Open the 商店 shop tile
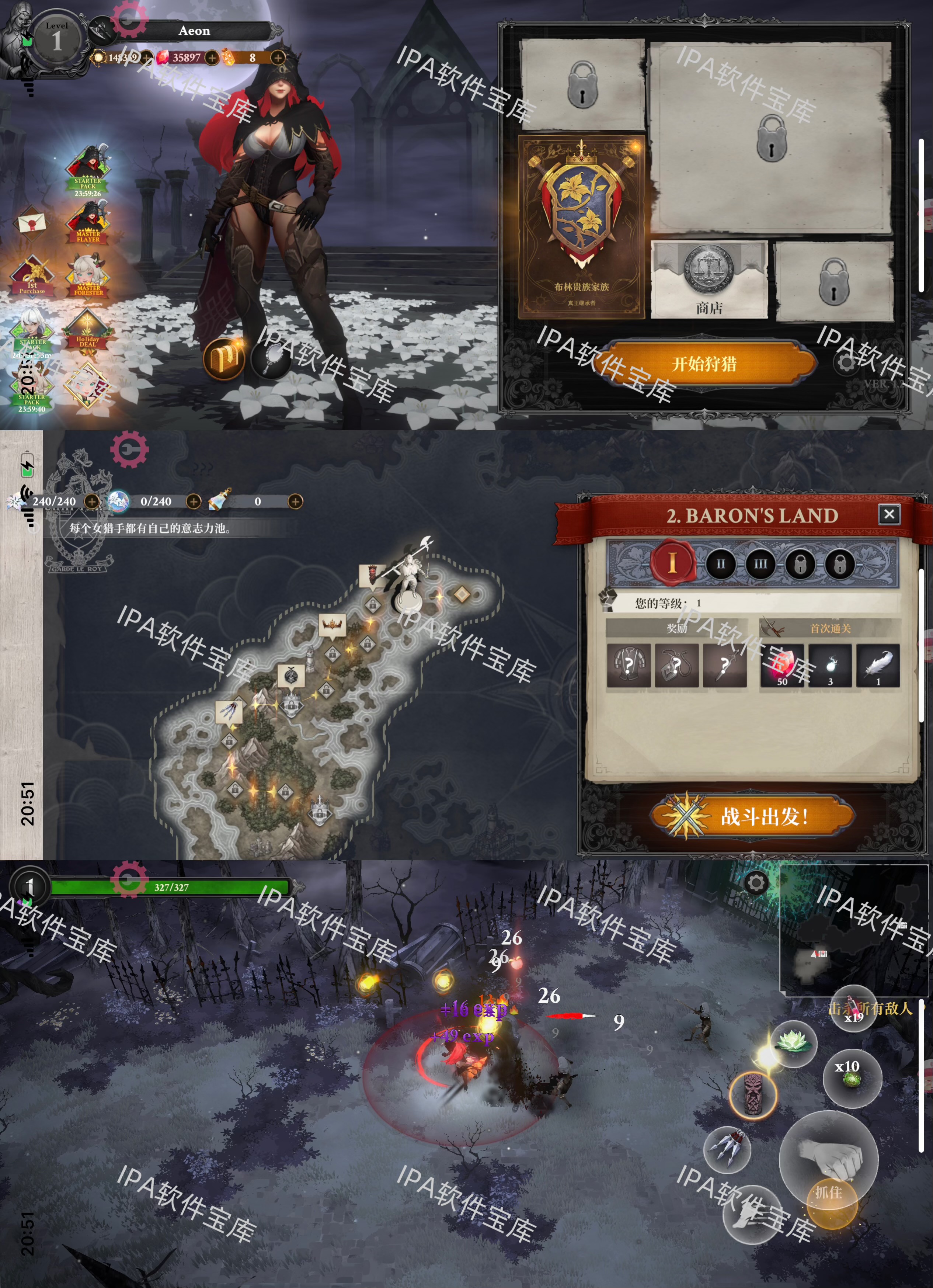This screenshot has height=1288, width=933. click(x=709, y=280)
